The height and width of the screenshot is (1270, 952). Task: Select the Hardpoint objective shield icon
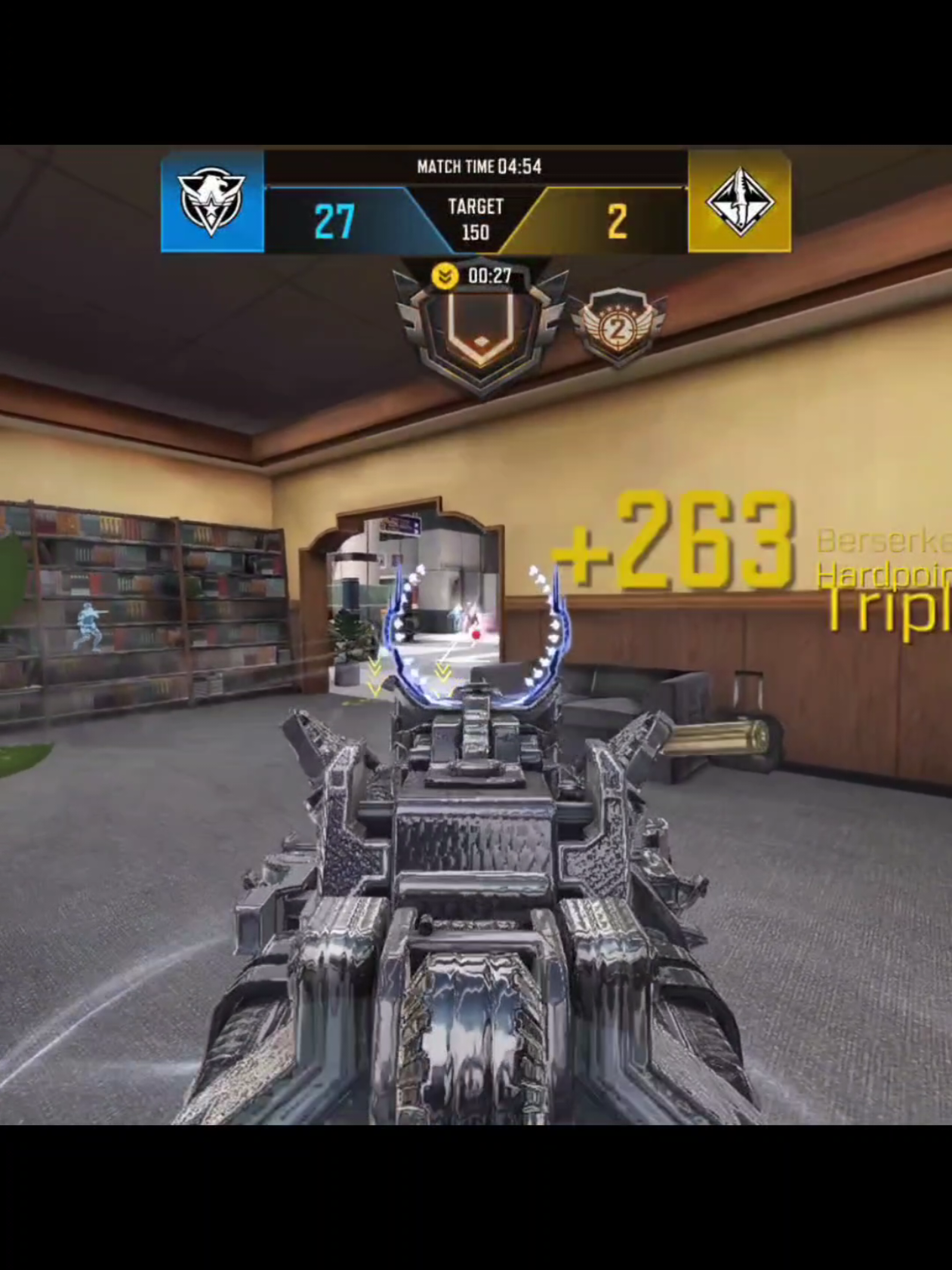[x=480, y=330]
